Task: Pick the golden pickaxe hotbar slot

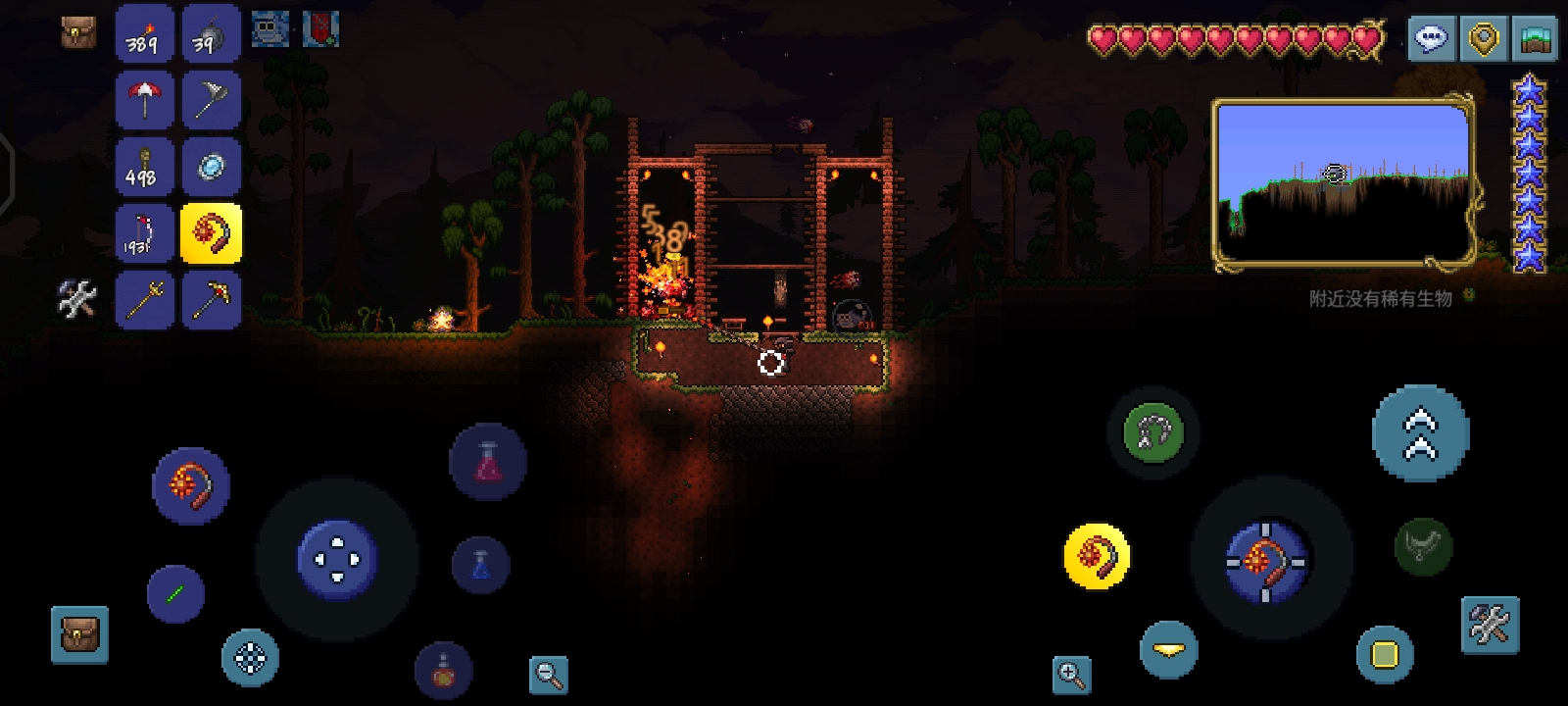Action: coord(211,299)
